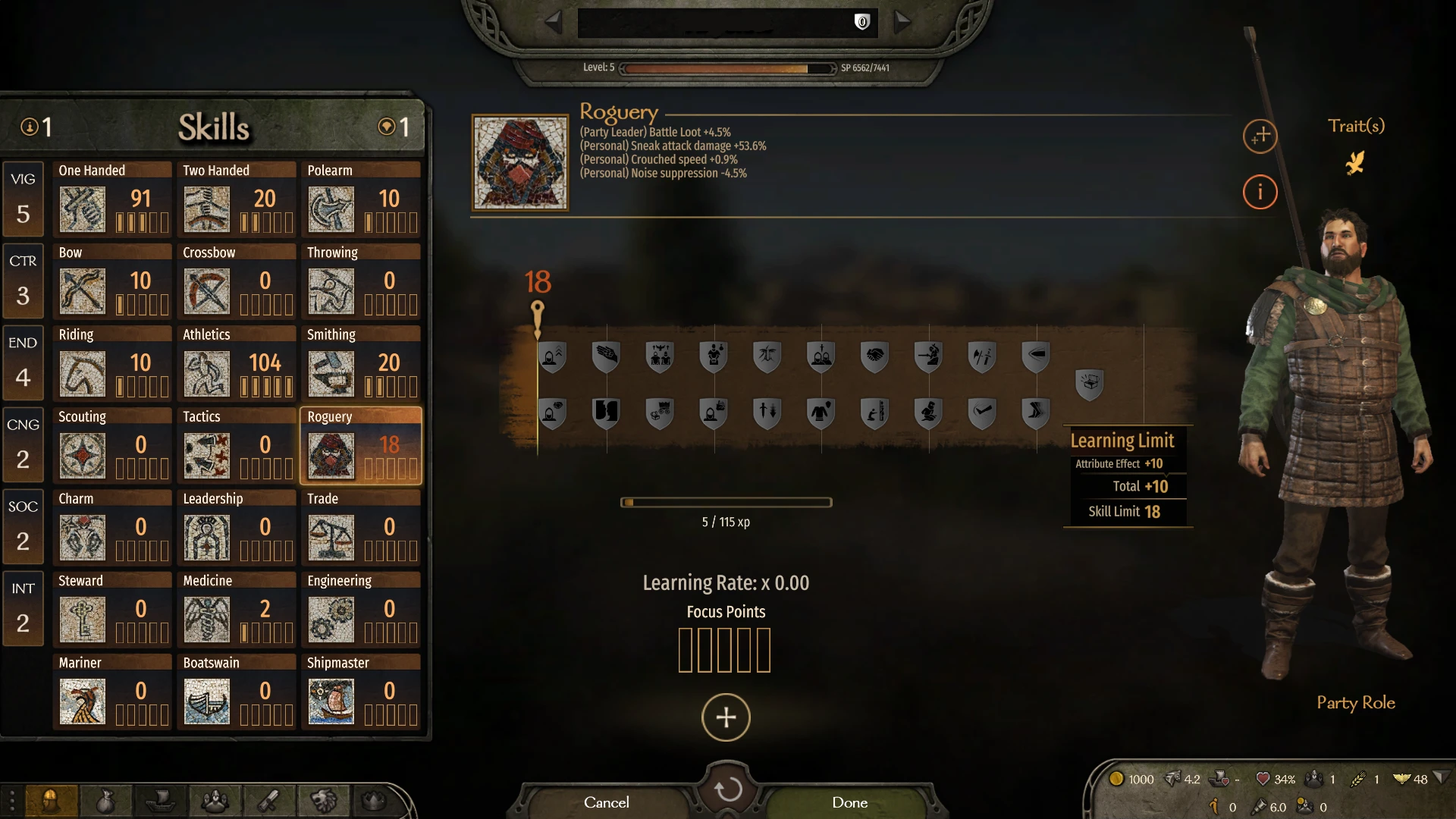Click the right arrow beside the name field
Image resolution: width=1456 pixels, height=819 pixels.
pyautogui.click(x=904, y=21)
